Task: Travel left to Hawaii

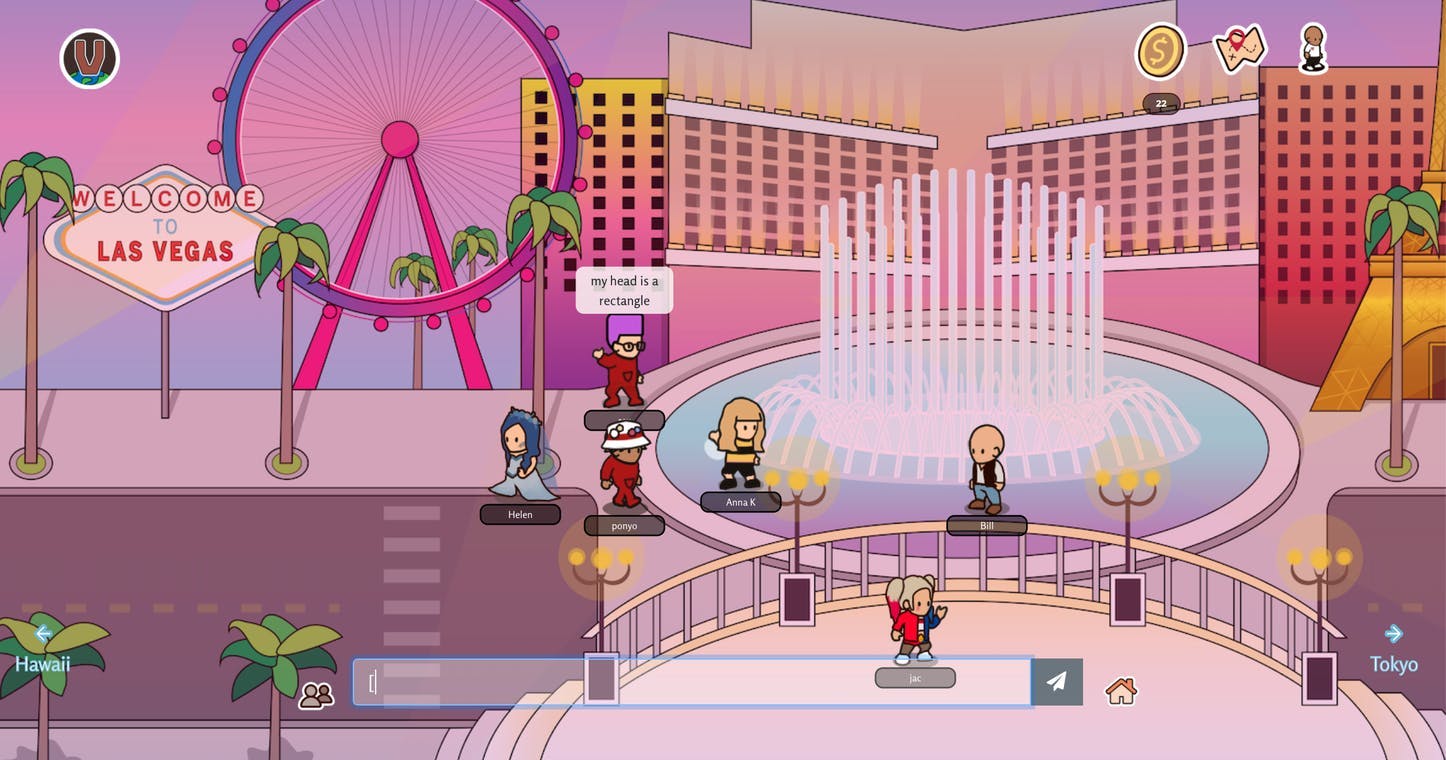Action: click(42, 649)
